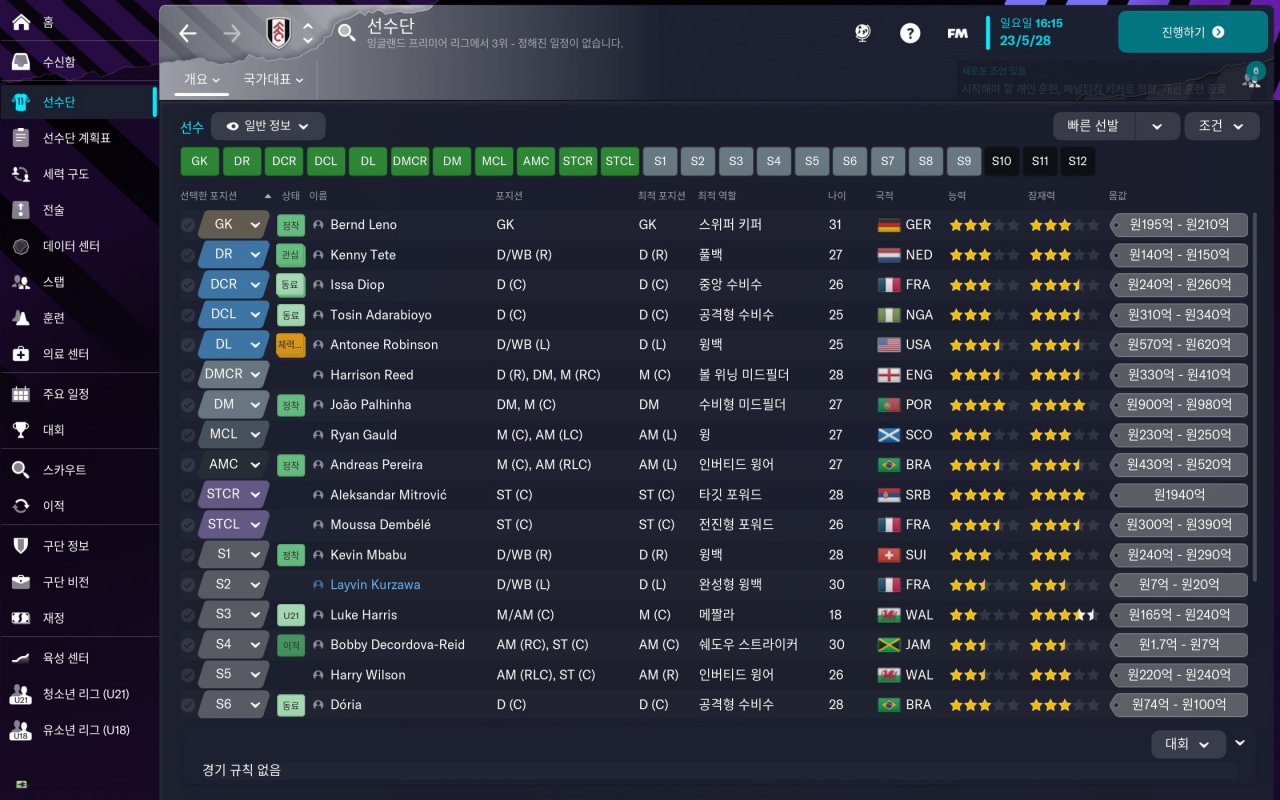
Task: Open the 조건 filter dropdown
Action: pos(1221,126)
